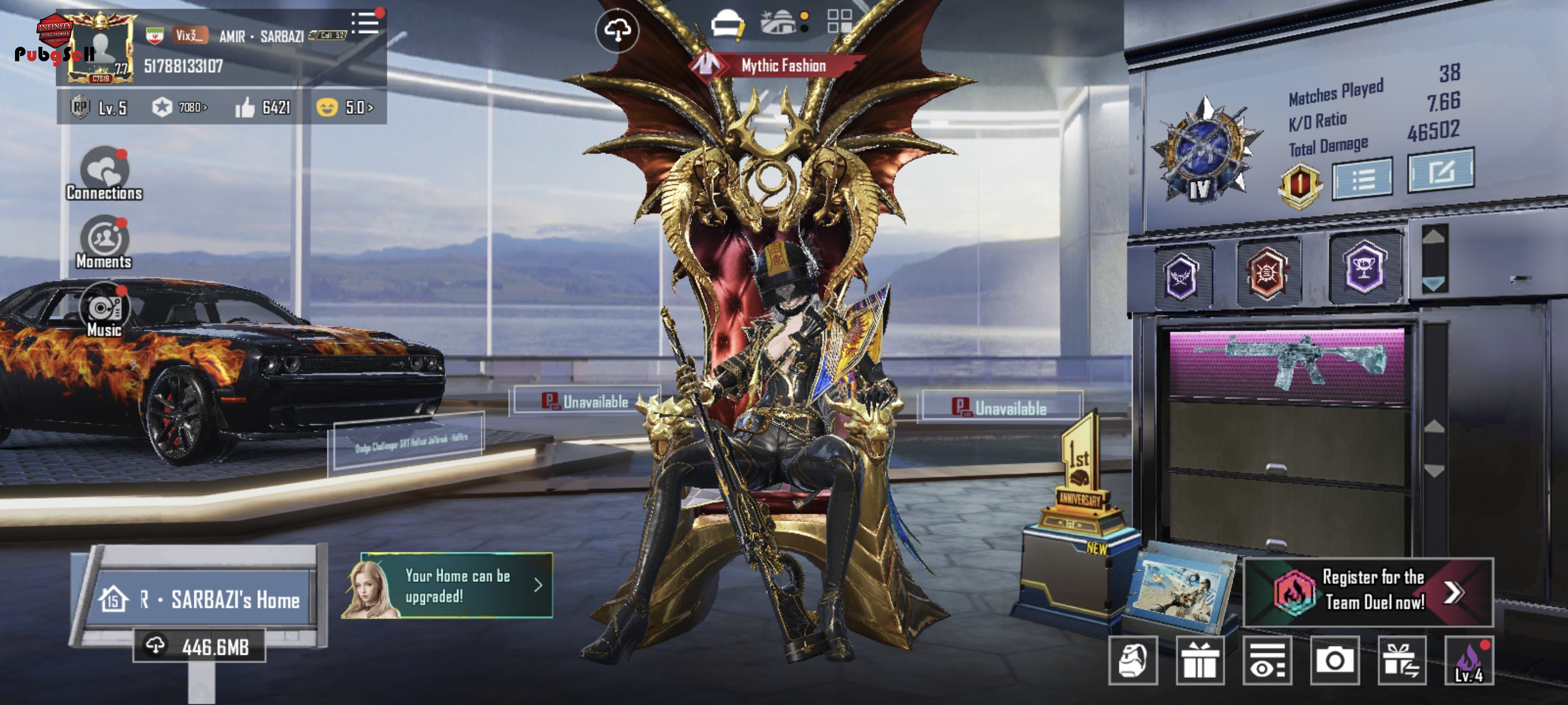Viewport: 1568px width, 705px height.
Task: Open the four-squares grid view icon
Action: point(840,21)
